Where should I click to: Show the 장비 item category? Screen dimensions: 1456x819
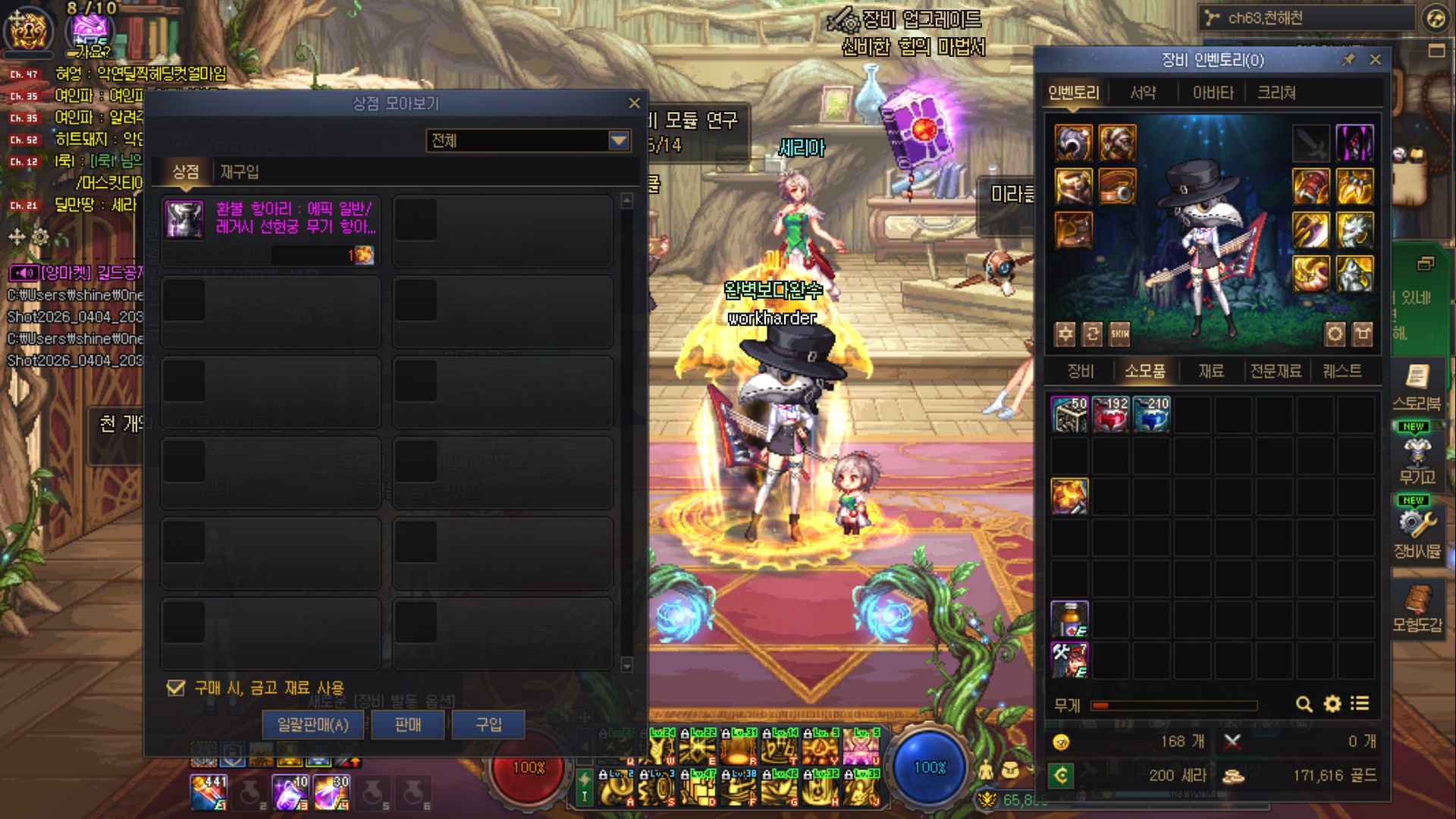click(x=1080, y=371)
